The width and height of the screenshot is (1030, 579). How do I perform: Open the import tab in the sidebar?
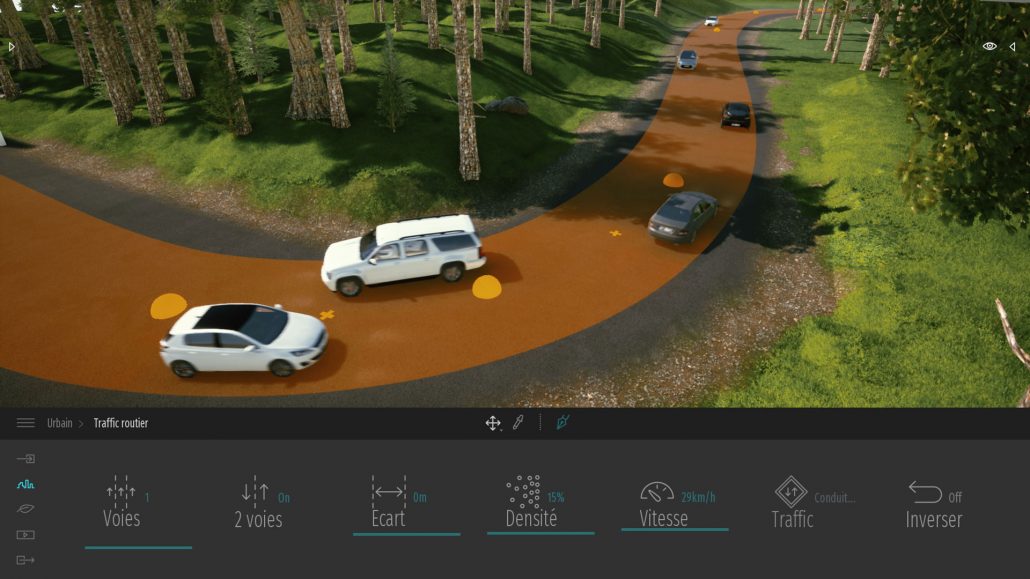(x=26, y=459)
